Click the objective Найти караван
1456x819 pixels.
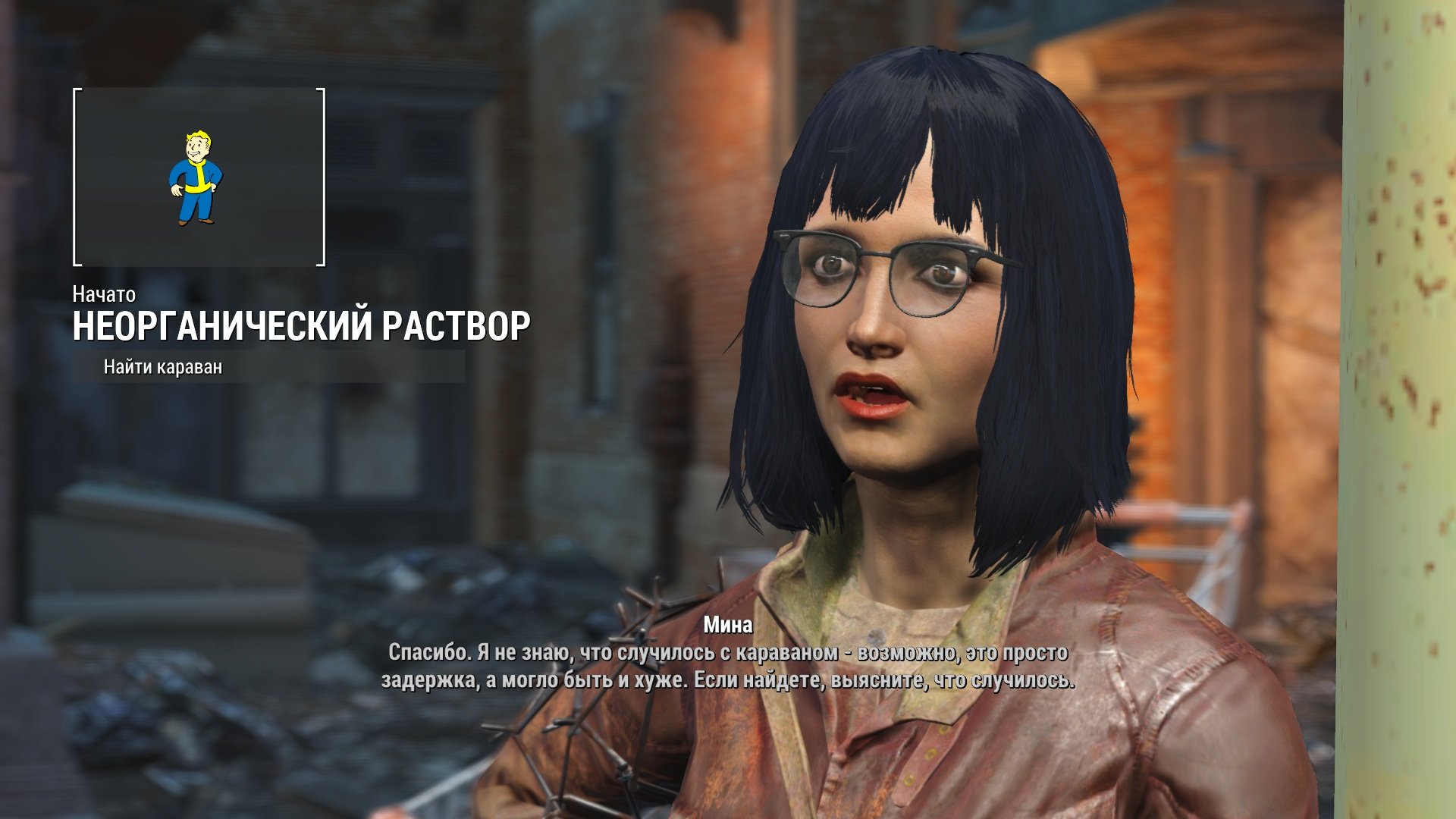163,368
